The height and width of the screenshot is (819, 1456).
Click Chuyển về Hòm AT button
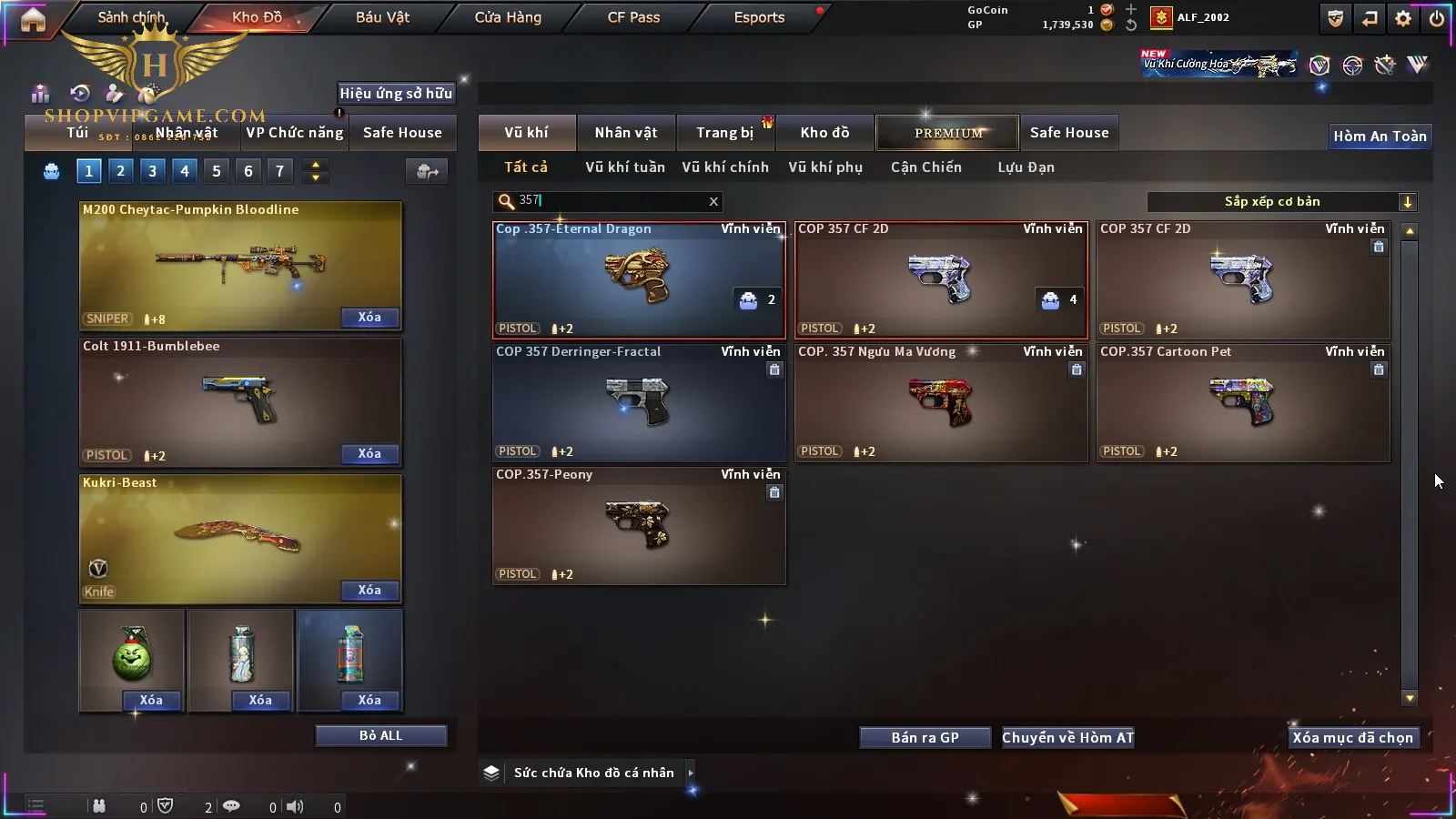point(1067,738)
